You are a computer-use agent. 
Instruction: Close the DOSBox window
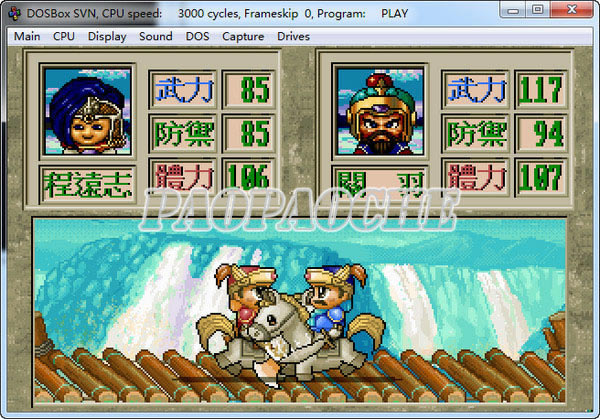tap(570, 10)
